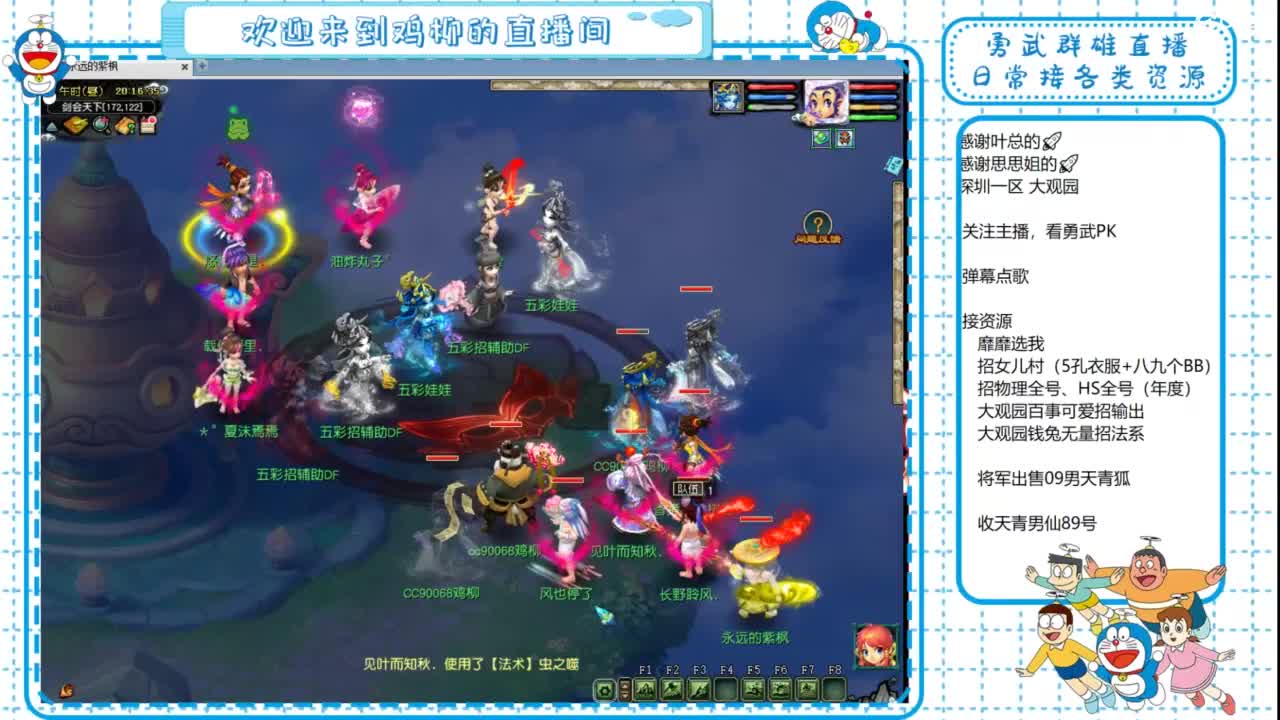The width and height of the screenshot is (1280, 720).
Task: Click the gear settings icon on the skill hotbar
Action: pos(604,689)
